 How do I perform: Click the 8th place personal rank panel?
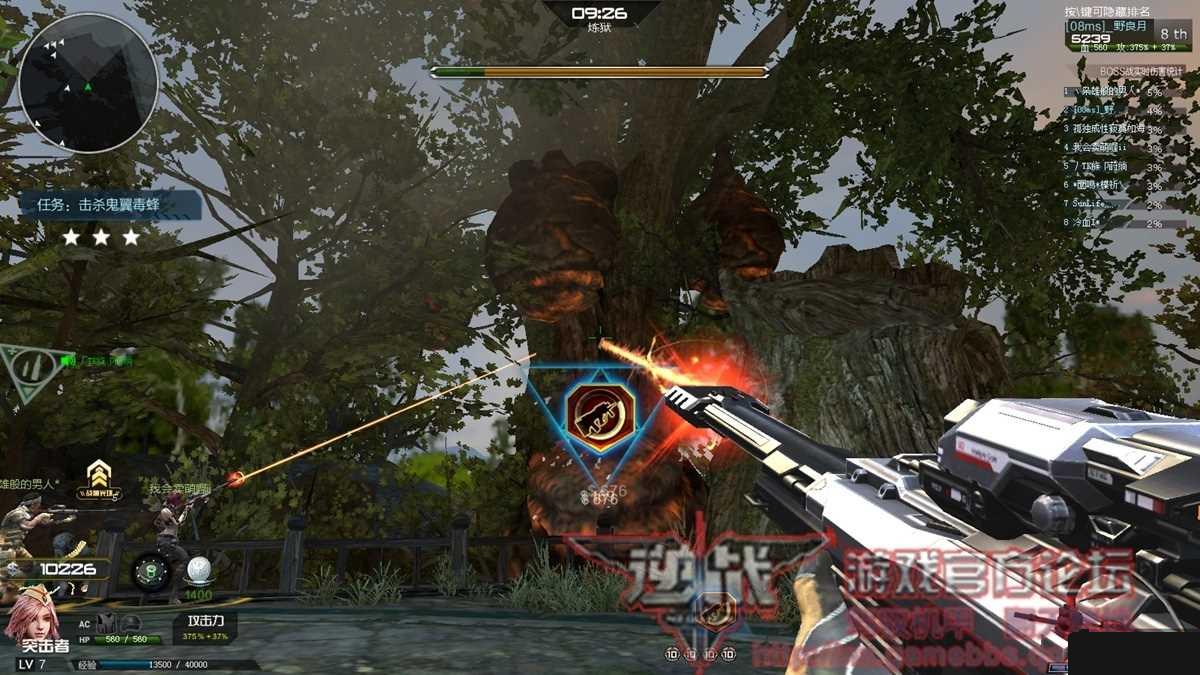(1129, 34)
